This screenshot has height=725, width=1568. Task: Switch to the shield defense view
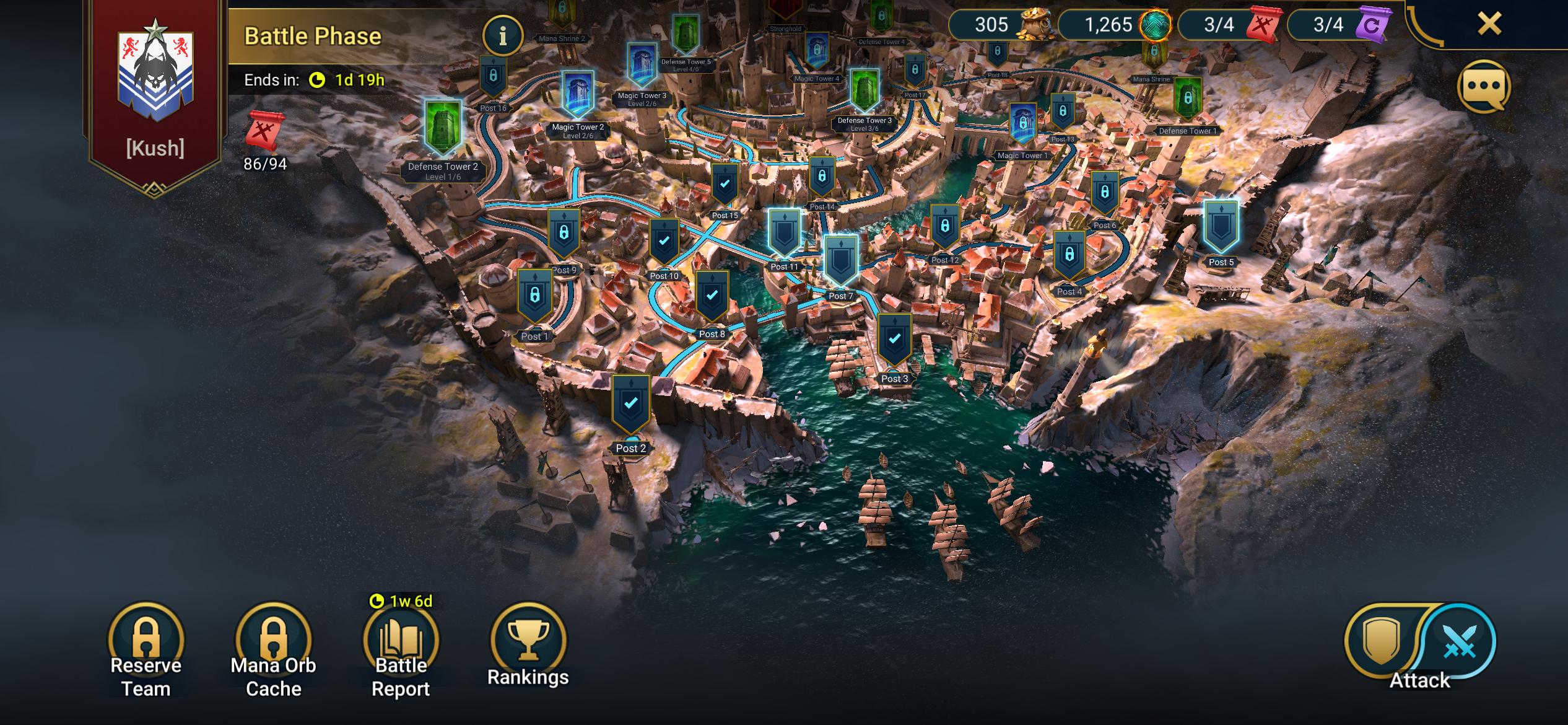pos(1382,642)
